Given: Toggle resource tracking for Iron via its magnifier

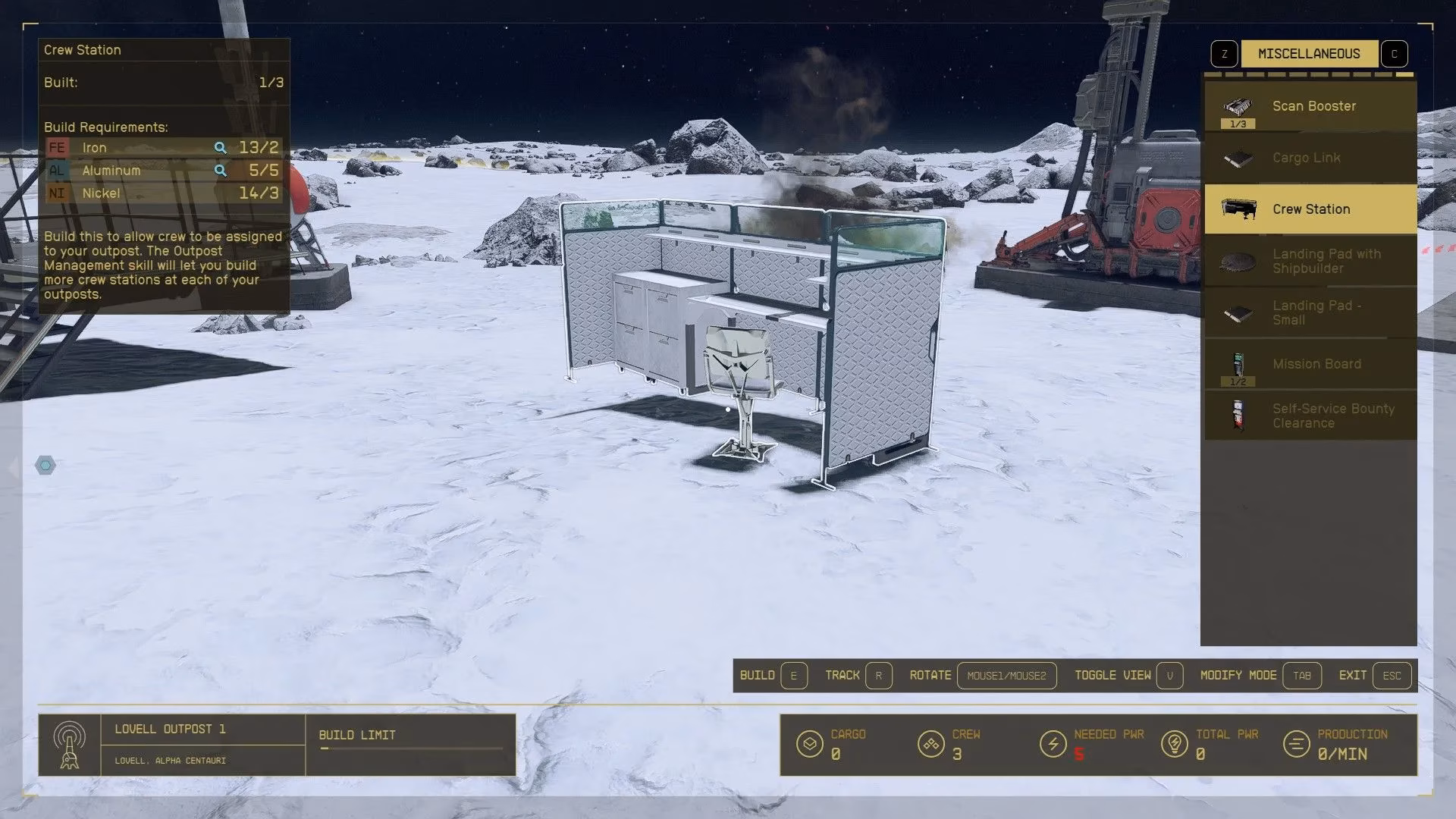Looking at the screenshot, I should point(221,147).
